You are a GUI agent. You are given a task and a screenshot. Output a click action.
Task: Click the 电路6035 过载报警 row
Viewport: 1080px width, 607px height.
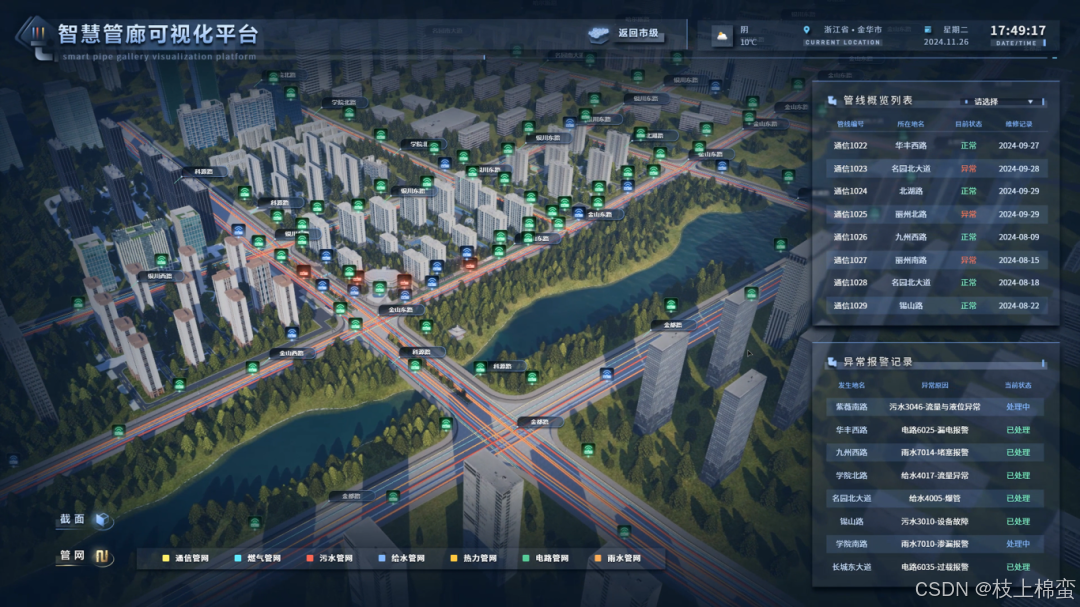pyautogui.click(x=935, y=567)
